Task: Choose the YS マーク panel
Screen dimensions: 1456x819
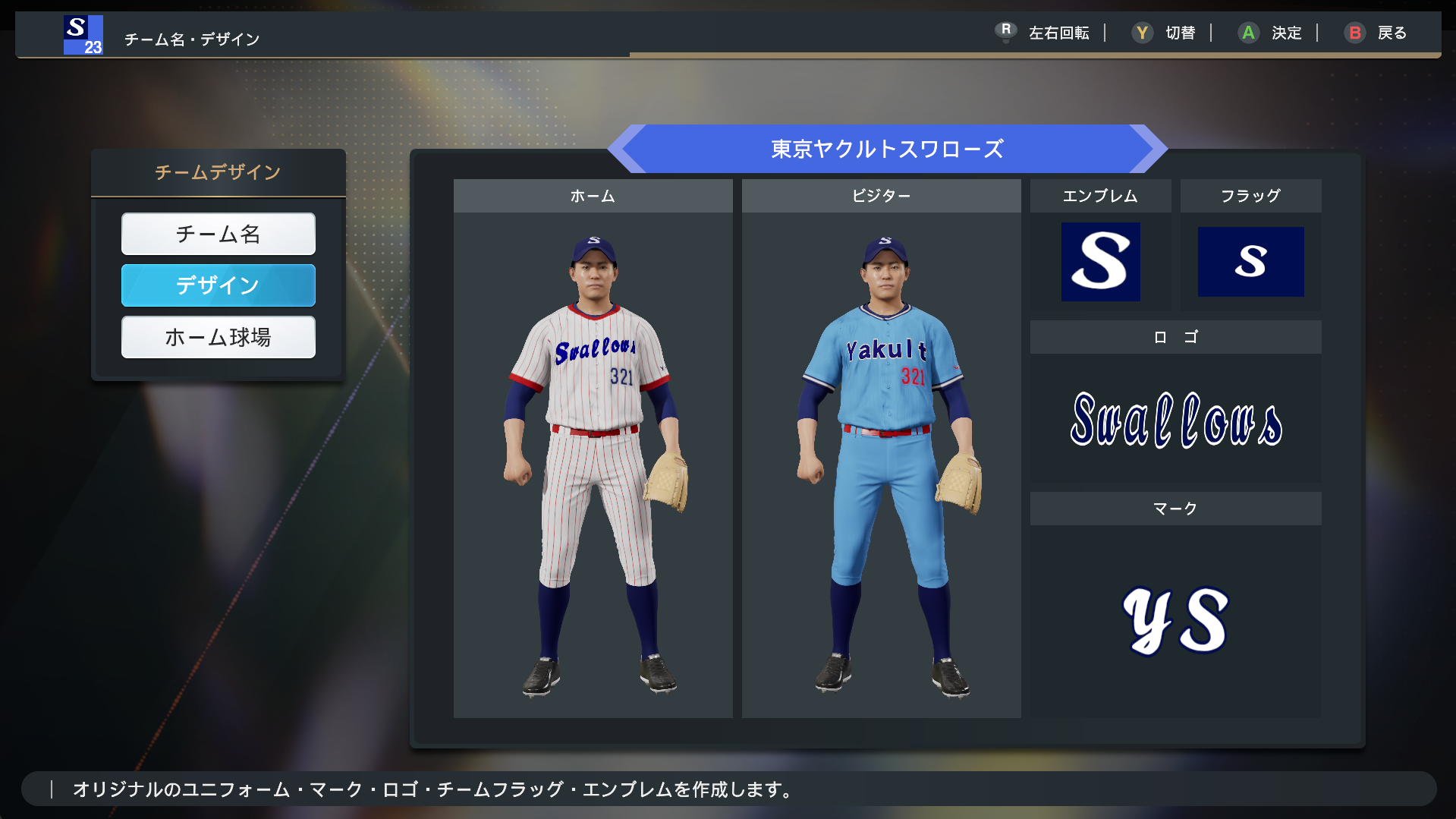Action: pos(1175,619)
